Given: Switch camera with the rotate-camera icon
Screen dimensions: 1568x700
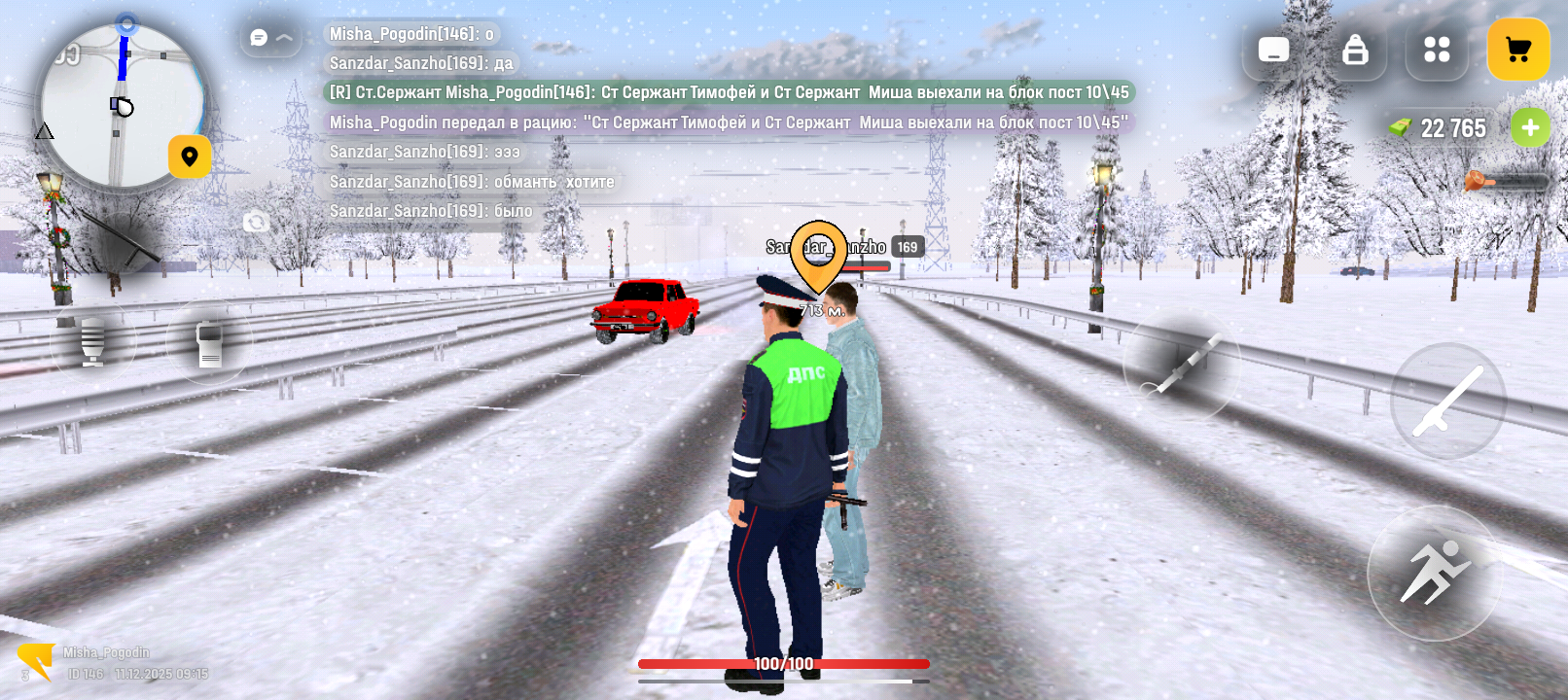Looking at the screenshot, I should pos(256,223).
